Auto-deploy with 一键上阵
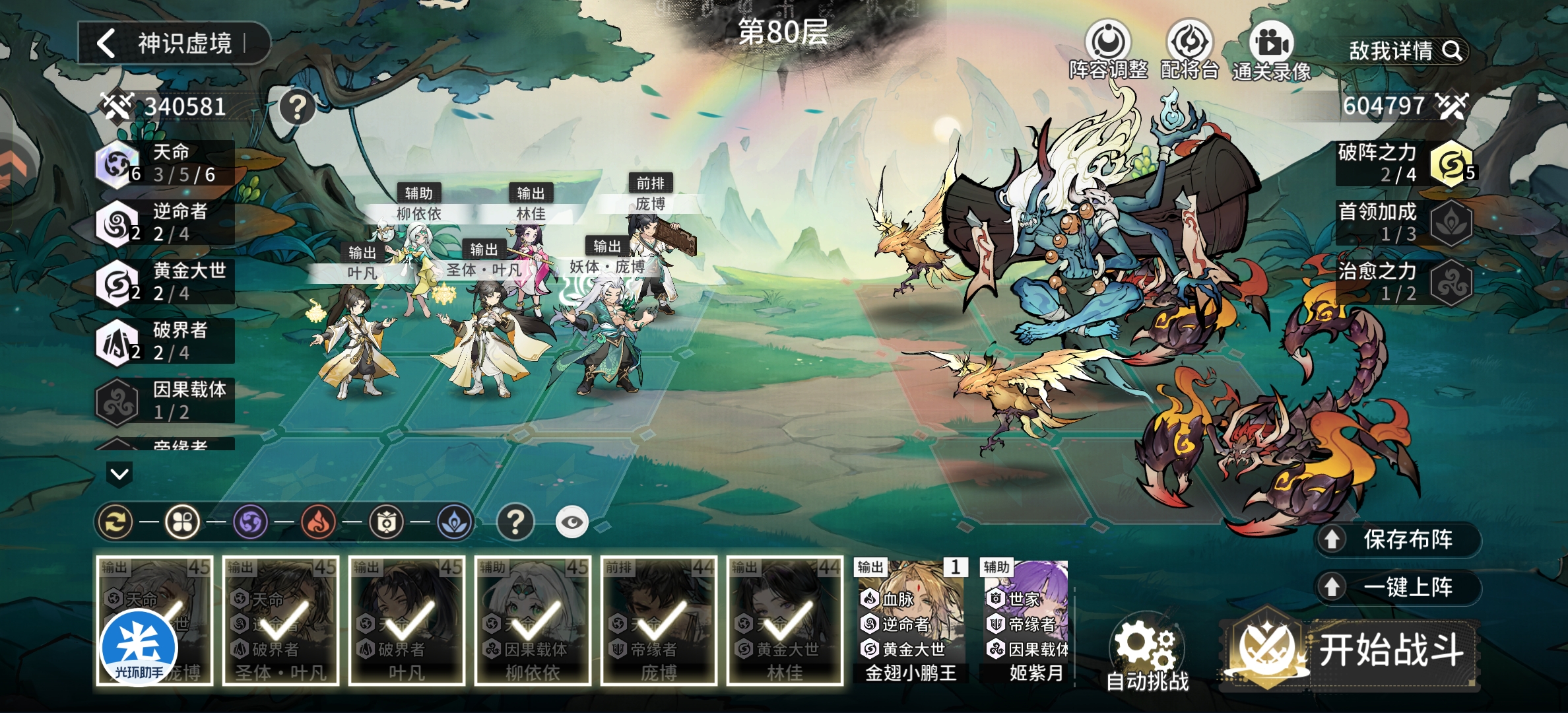This screenshot has width=1568, height=713. point(1398,587)
